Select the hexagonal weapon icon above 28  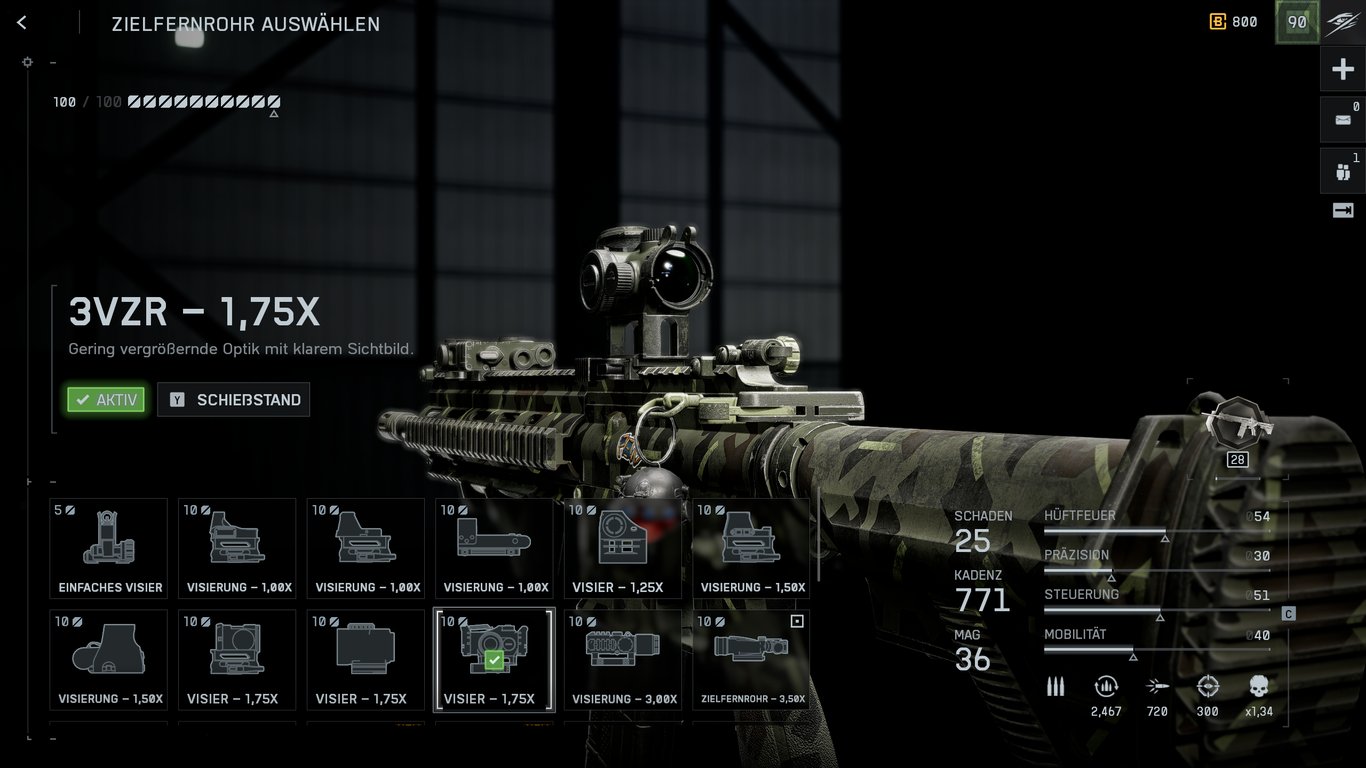coord(1238,423)
